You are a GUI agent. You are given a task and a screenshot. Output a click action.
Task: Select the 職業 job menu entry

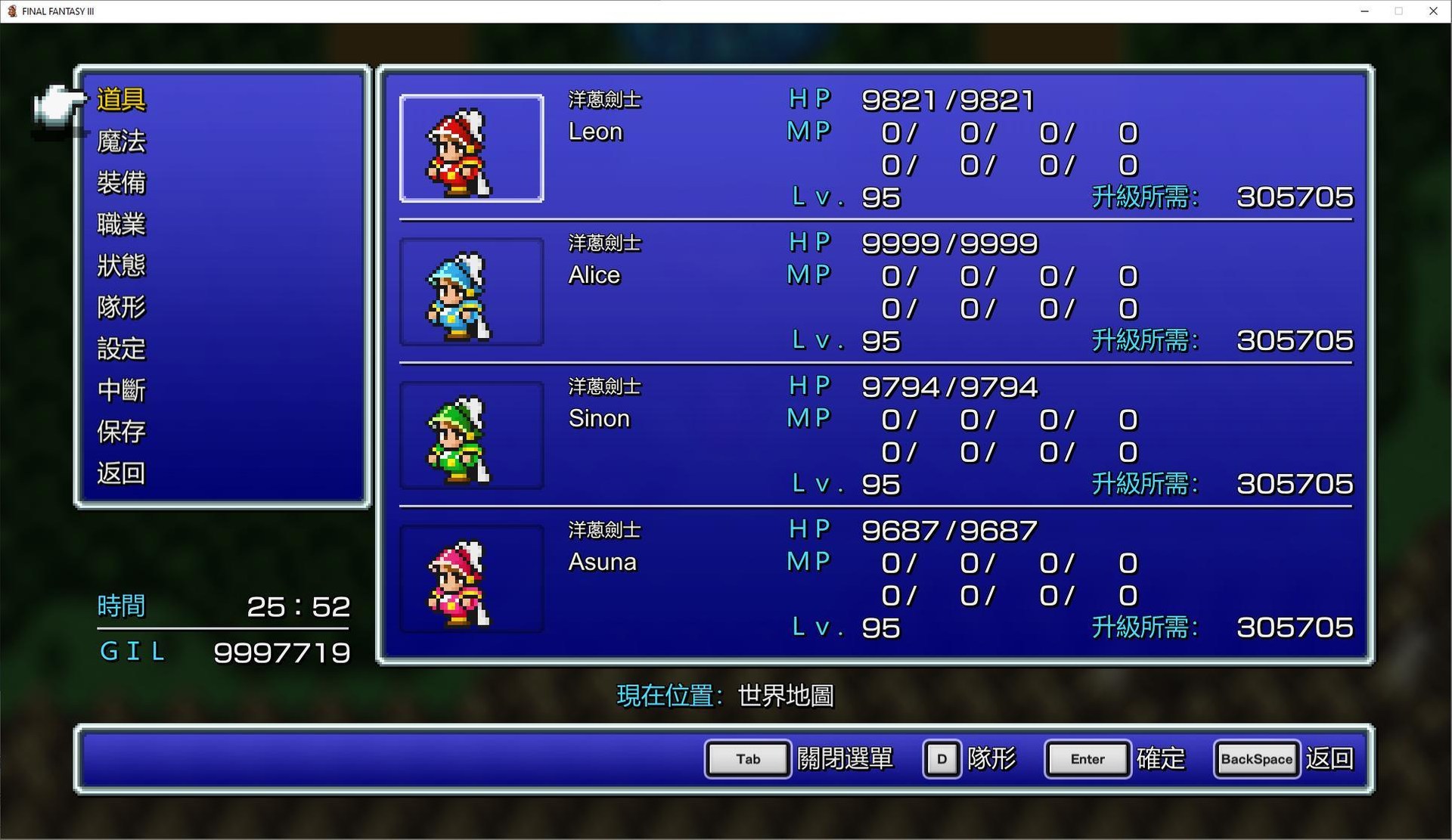tap(123, 224)
